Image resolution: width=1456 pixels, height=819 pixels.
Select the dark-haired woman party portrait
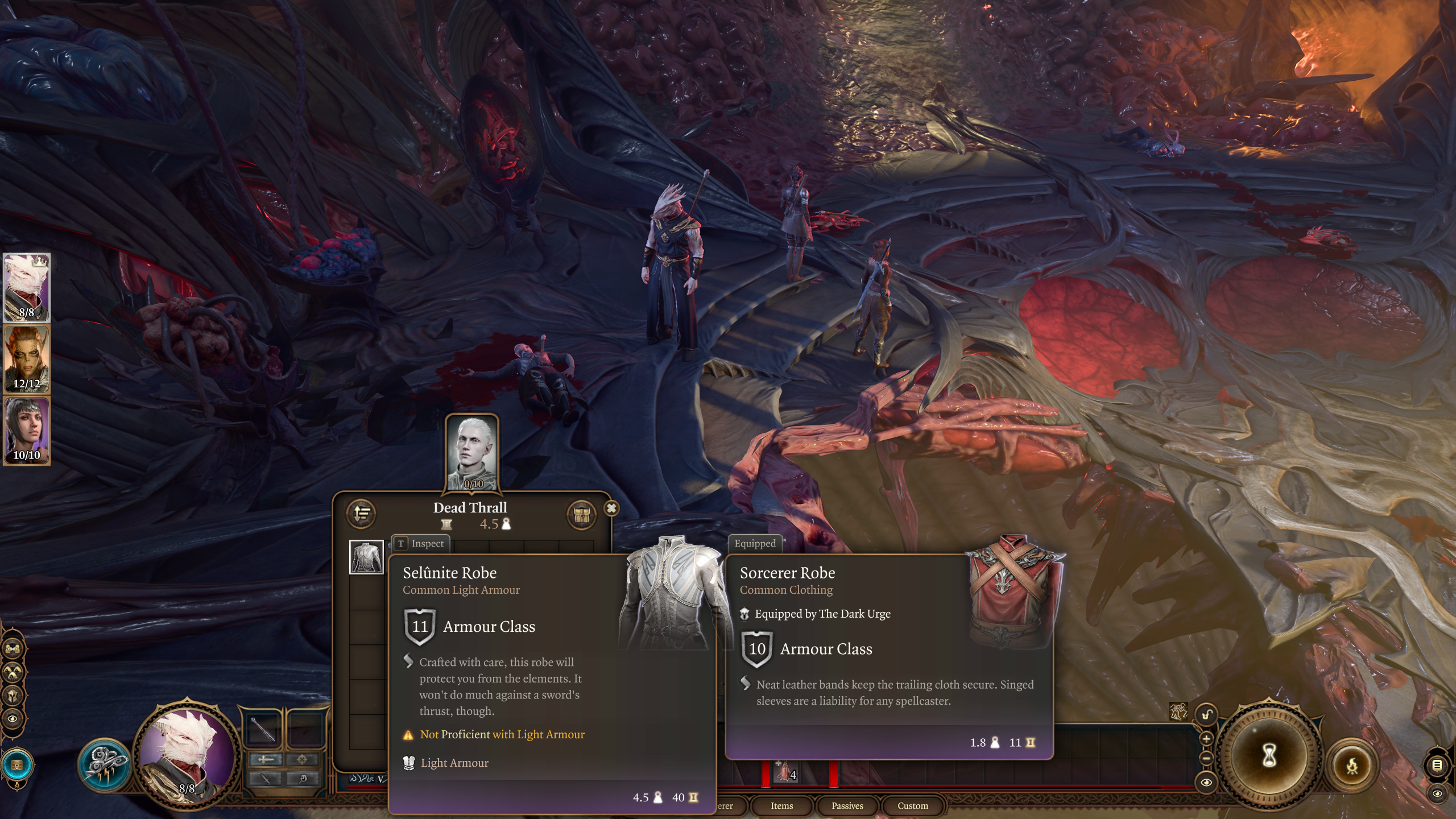27,431
